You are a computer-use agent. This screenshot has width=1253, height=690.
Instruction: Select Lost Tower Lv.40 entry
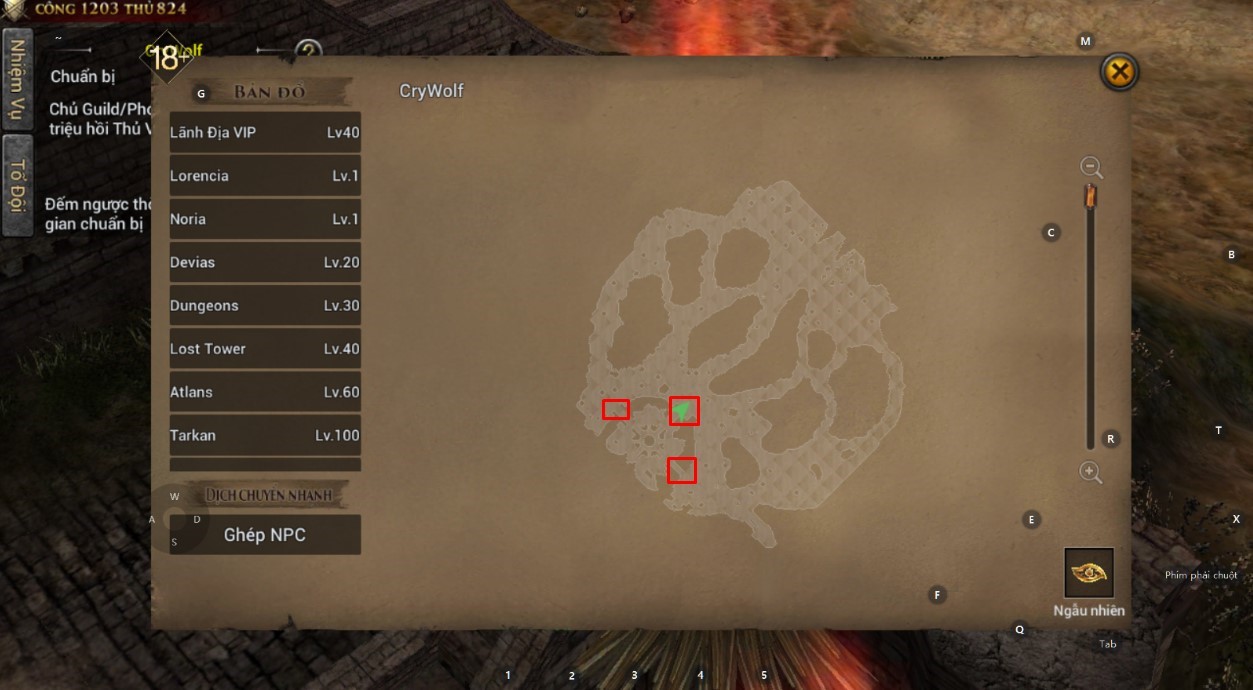[265, 349]
